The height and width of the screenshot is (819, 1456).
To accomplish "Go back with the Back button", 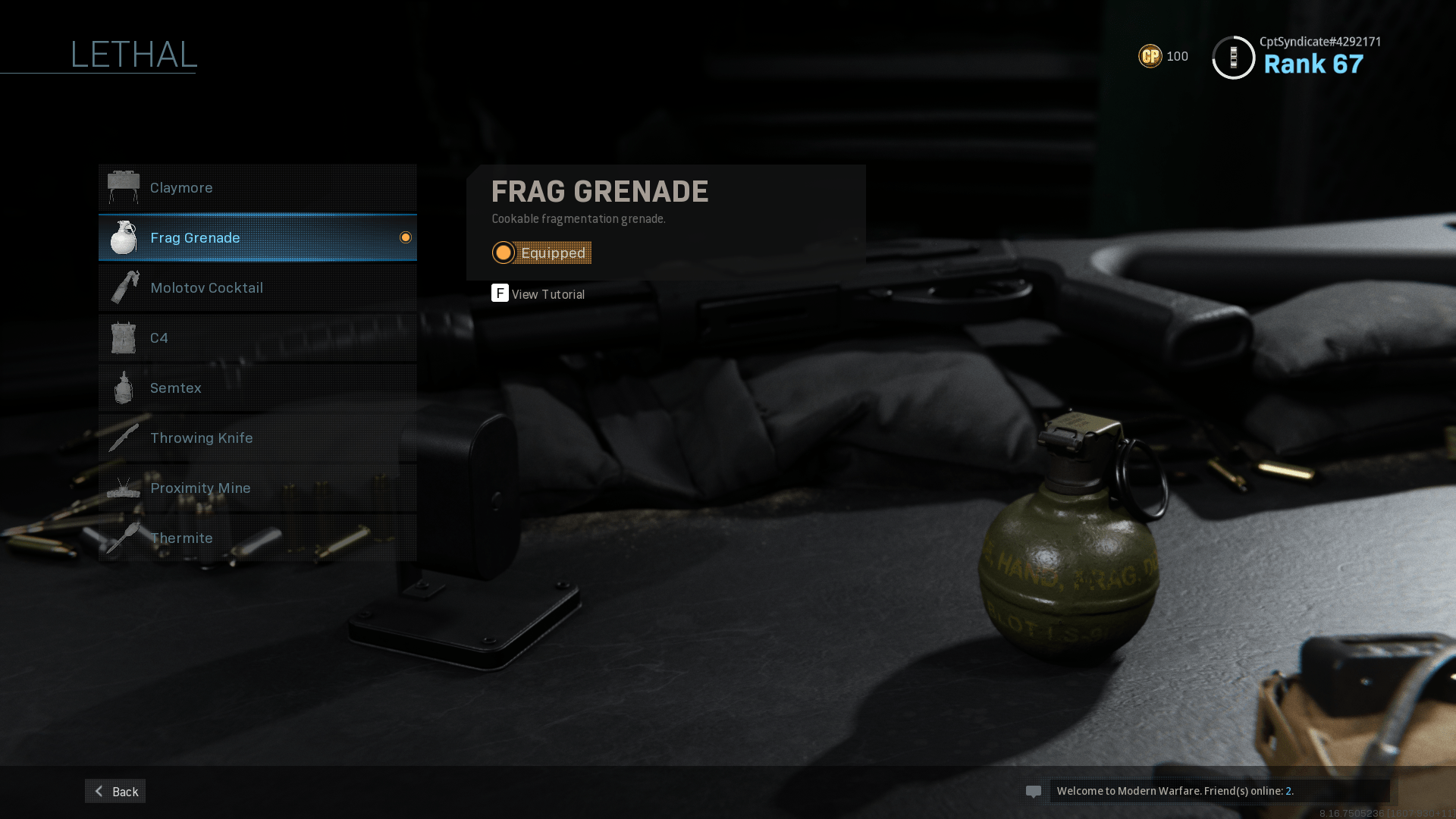I will (115, 791).
